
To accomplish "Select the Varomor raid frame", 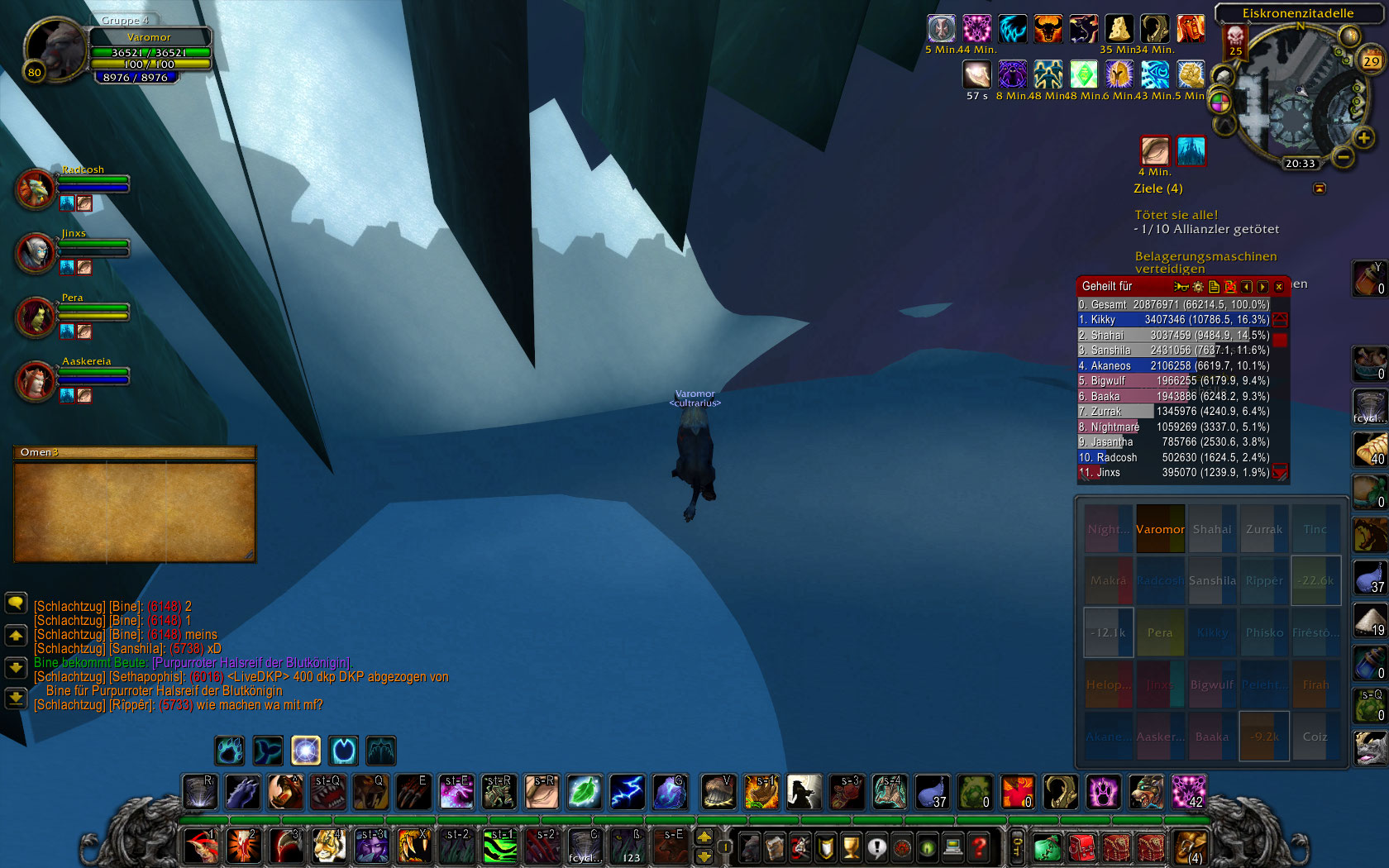I will point(1160,529).
